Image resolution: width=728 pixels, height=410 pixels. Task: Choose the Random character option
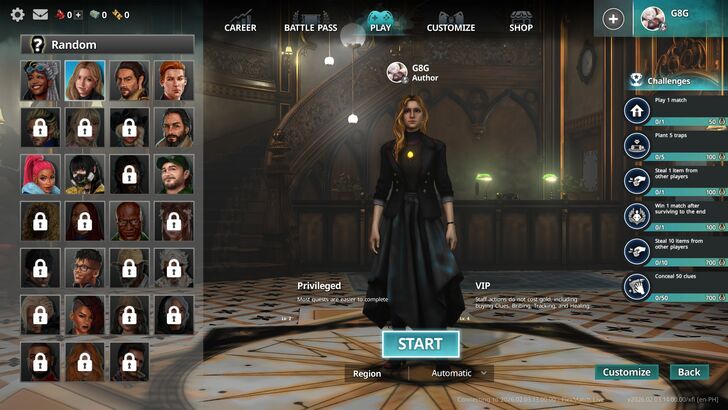click(107, 44)
